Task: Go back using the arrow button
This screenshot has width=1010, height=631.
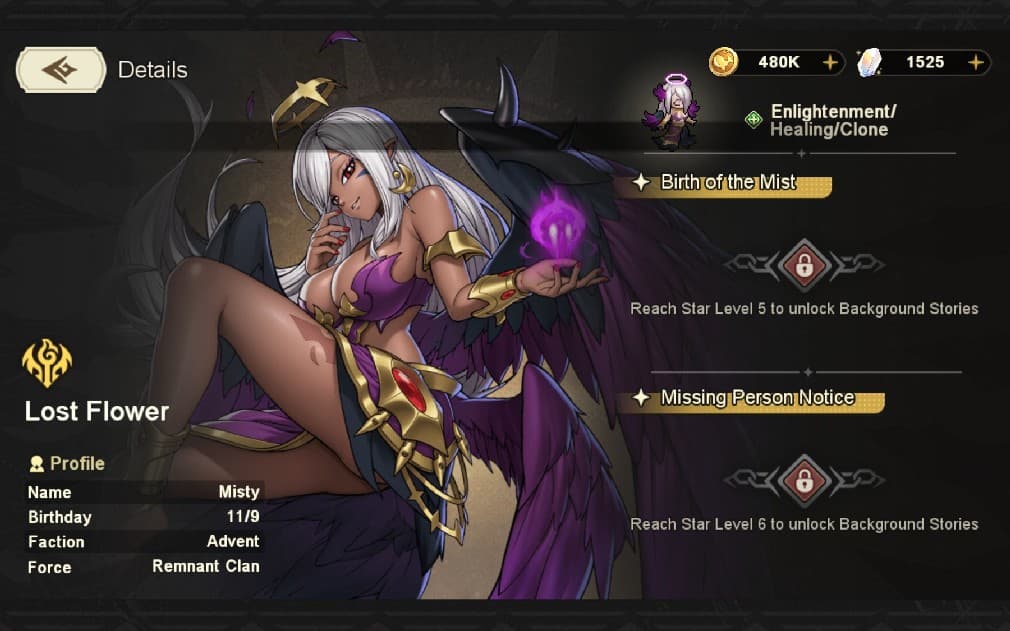Action: pos(61,70)
